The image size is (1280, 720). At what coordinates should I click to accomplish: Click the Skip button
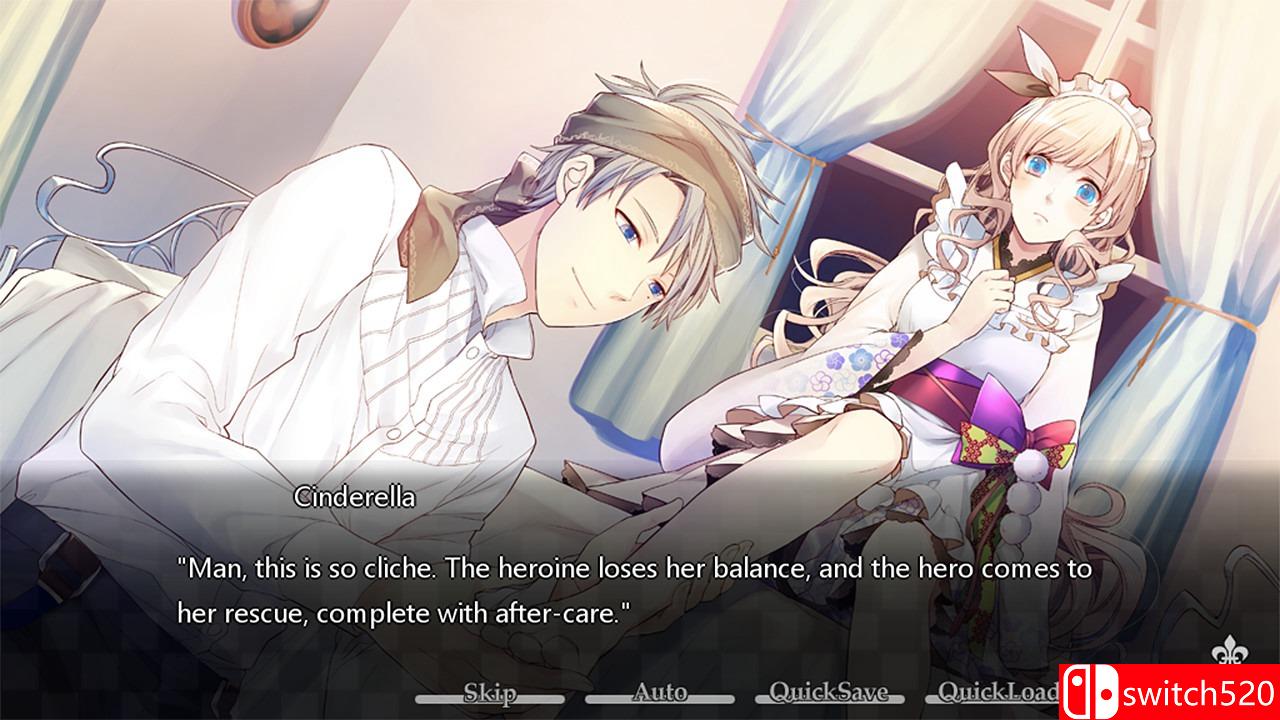492,691
